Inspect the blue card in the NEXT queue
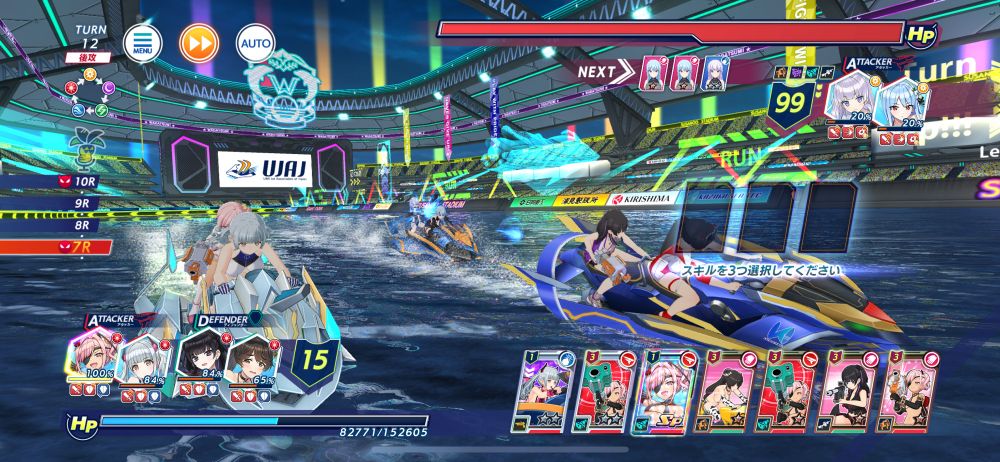The image size is (1000, 462). [714, 72]
